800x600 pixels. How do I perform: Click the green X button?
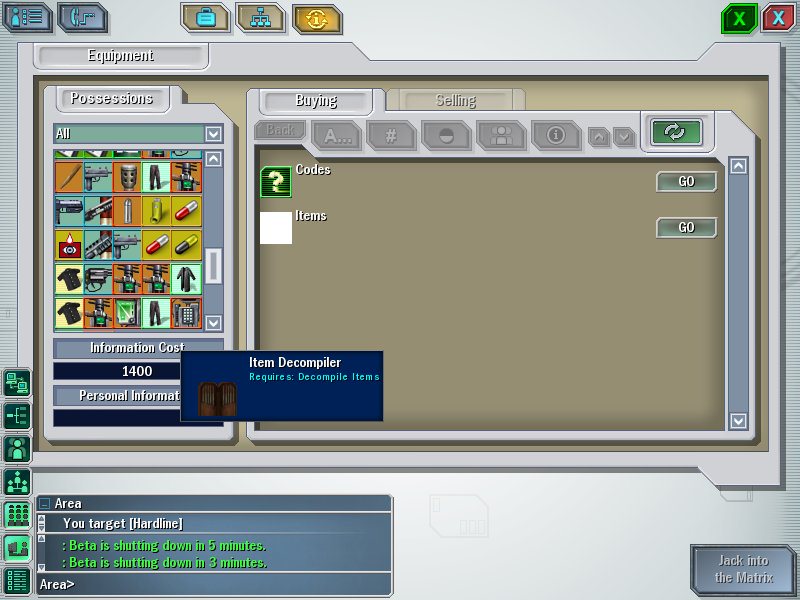[x=739, y=18]
